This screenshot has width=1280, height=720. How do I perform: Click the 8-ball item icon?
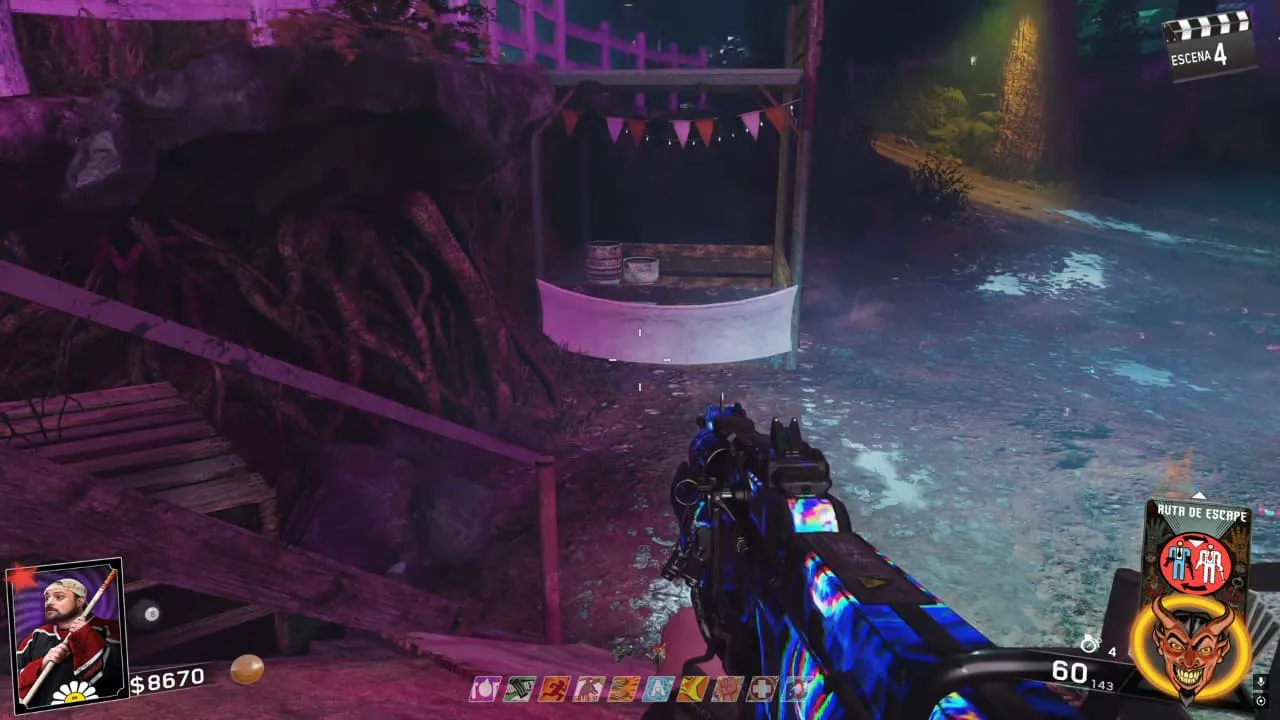pyautogui.click(x=147, y=613)
